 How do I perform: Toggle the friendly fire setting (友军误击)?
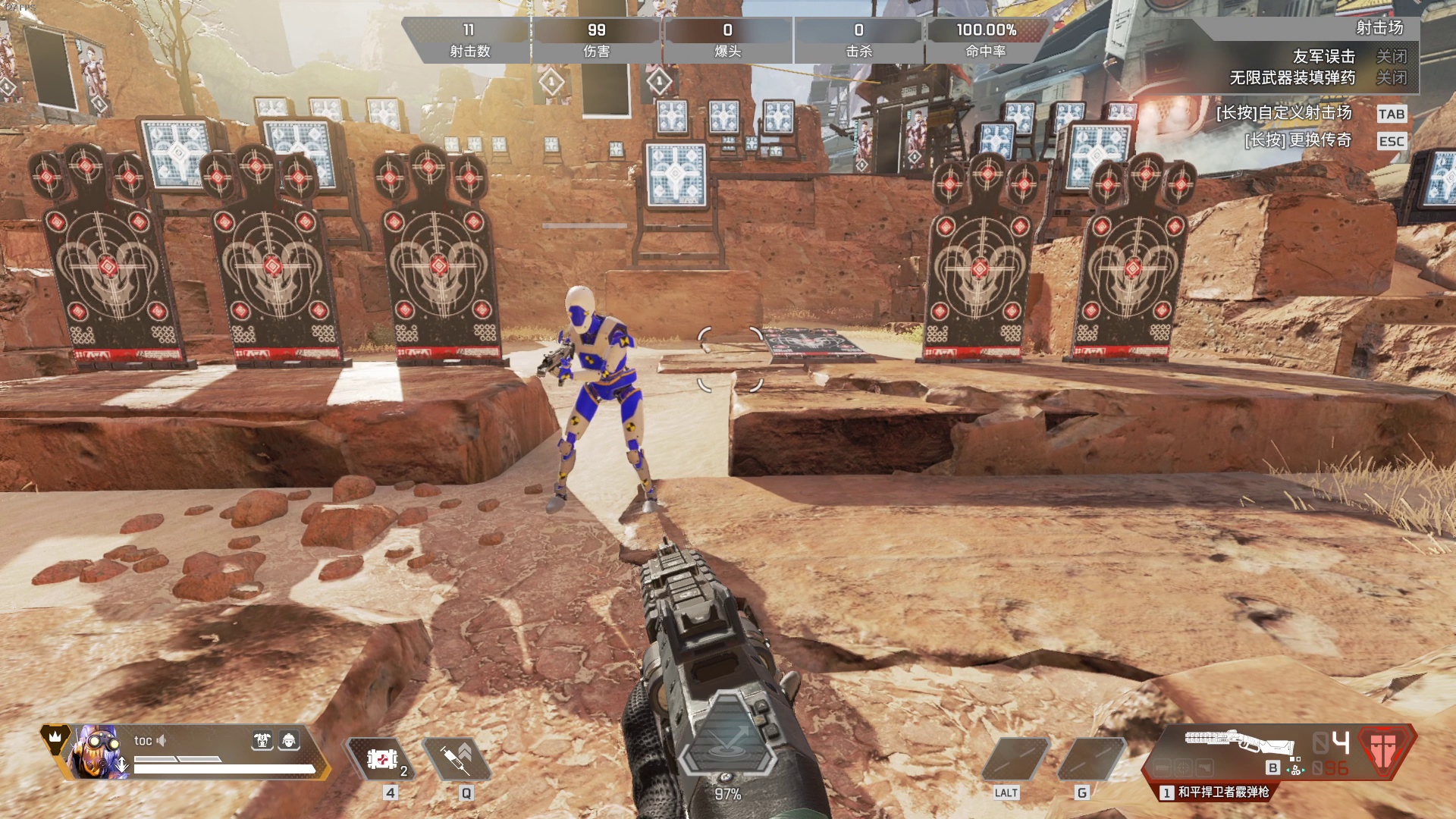click(1391, 57)
